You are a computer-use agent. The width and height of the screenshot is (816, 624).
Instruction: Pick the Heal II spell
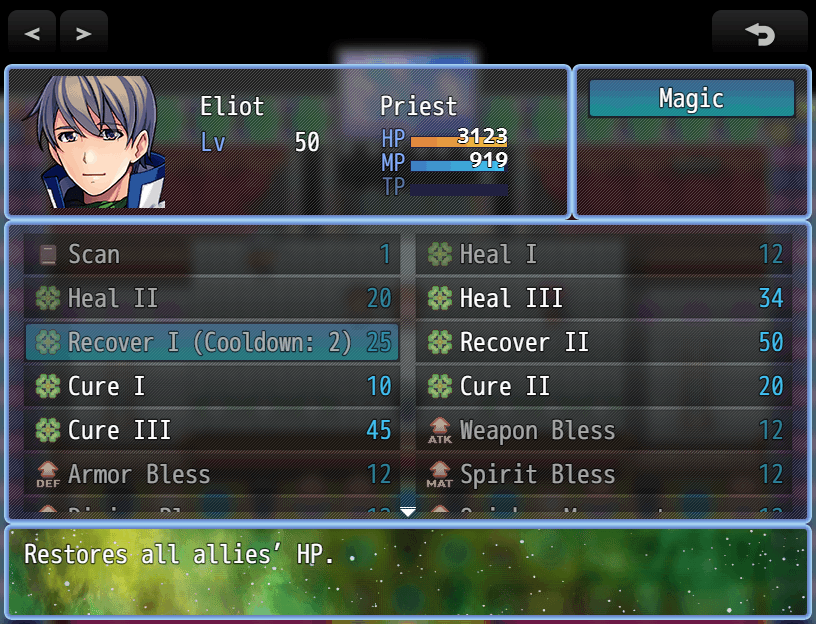211,299
